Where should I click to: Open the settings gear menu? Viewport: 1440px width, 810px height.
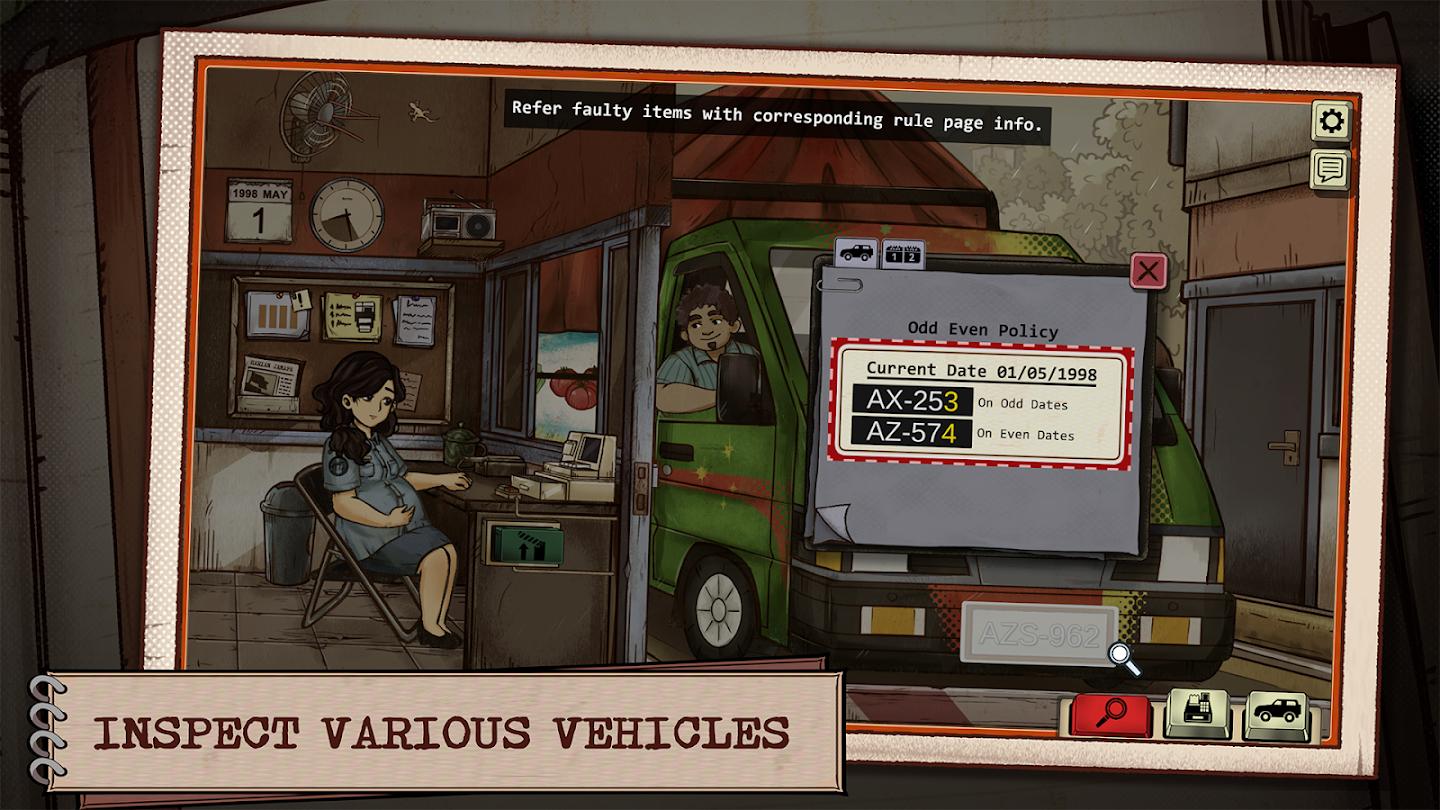[x=1331, y=122]
